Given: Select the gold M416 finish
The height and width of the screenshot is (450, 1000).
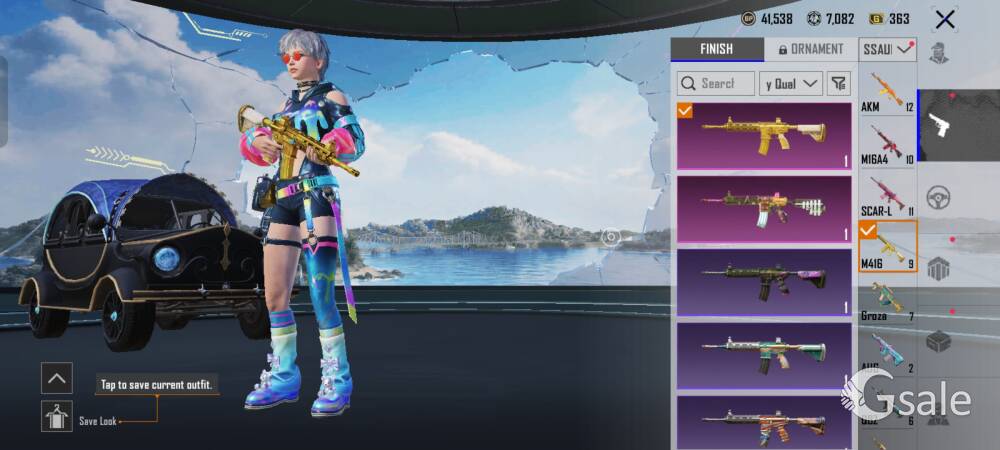Looking at the screenshot, I should point(764,136).
